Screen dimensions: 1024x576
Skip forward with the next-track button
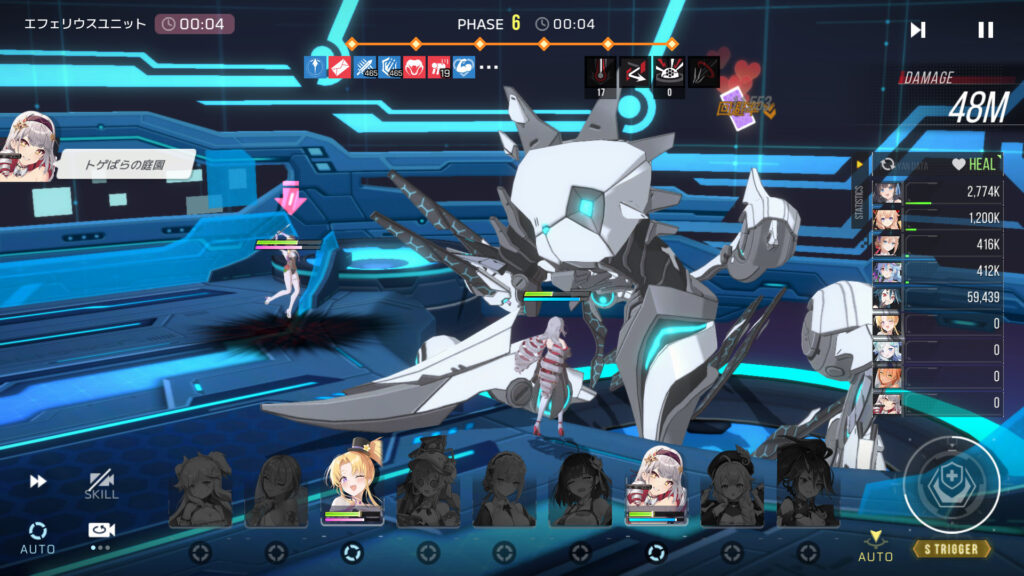pos(917,30)
